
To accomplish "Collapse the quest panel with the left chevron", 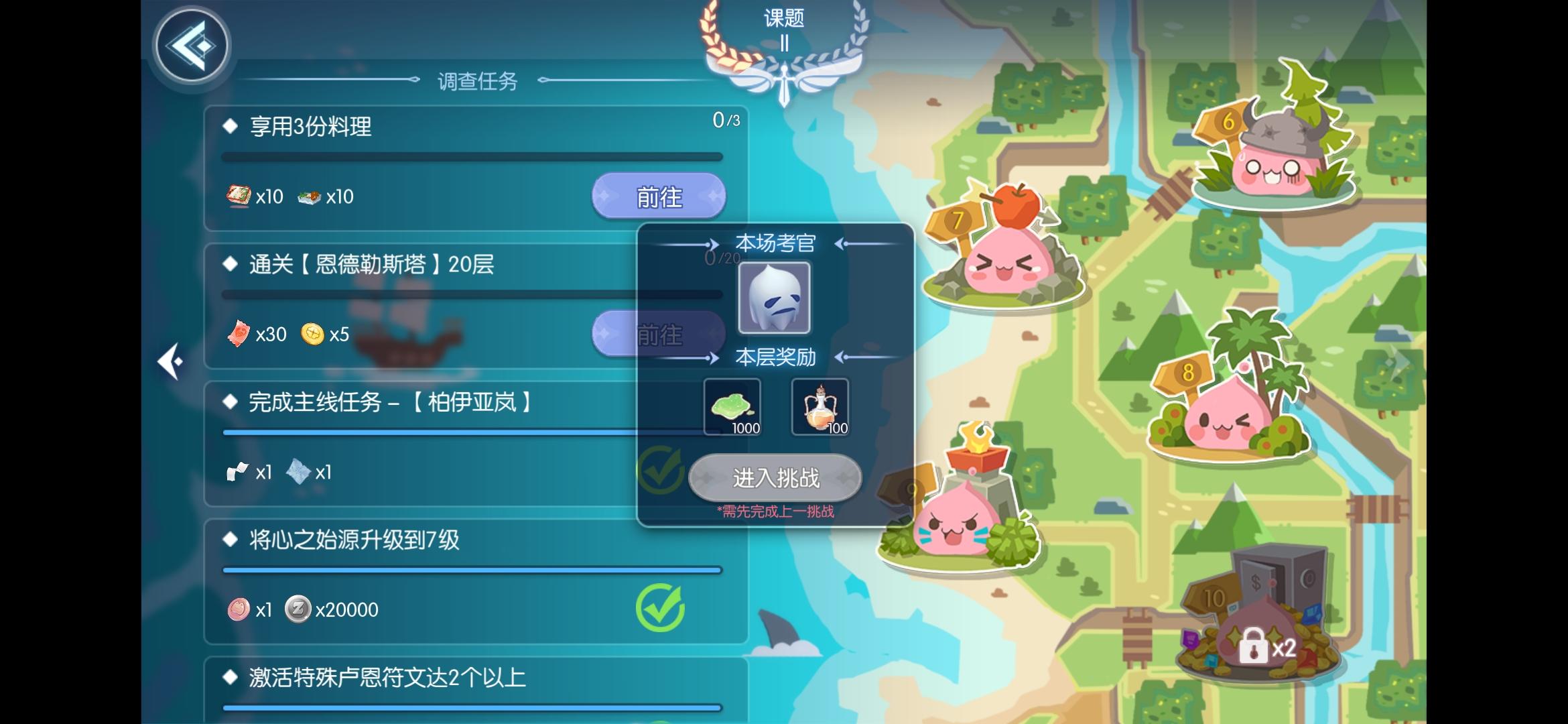I will coord(172,361).
